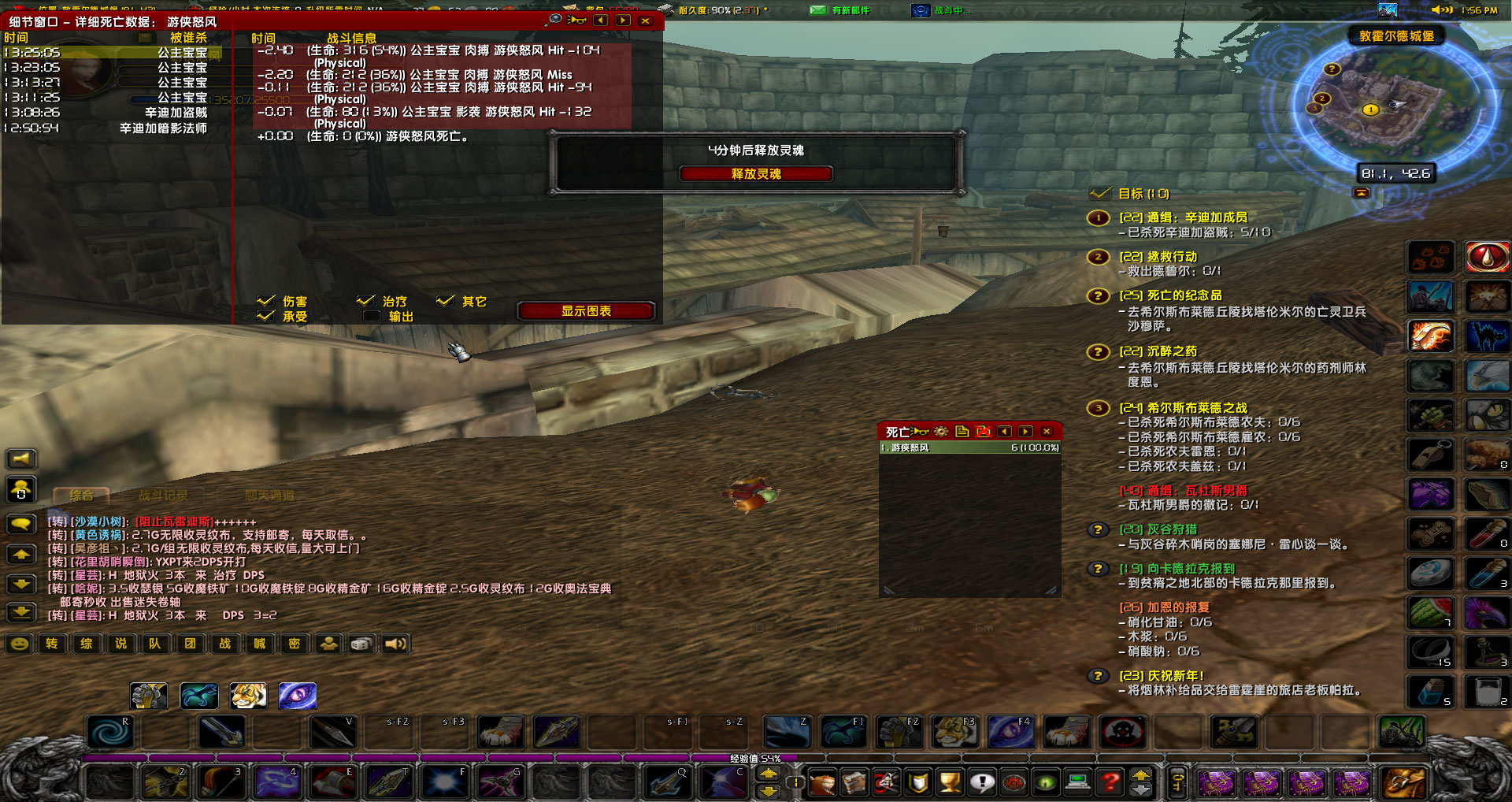Viewport: 1512px width, 802px height.
Task: Click the scroll-up arrow beside the chat frame
Action: (x=20, y=555)
